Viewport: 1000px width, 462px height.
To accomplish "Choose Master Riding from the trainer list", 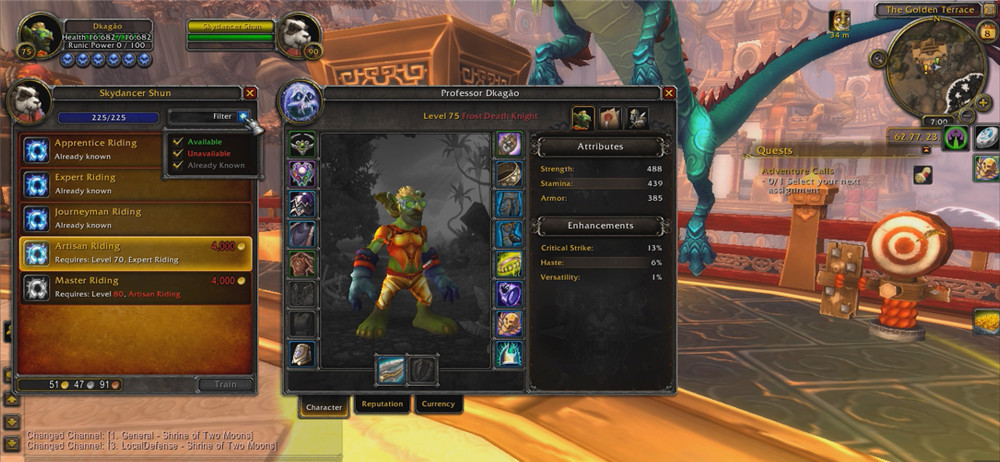I will (136, 287).
